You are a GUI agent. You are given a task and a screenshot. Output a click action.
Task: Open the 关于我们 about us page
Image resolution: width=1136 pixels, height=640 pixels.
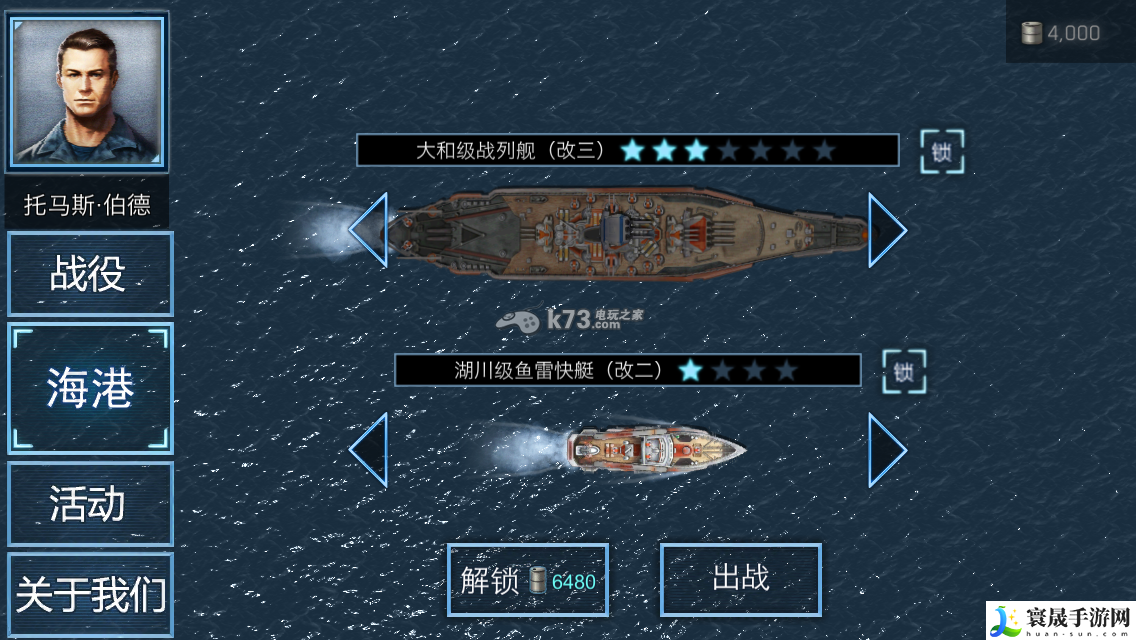(x=90, y=595)
